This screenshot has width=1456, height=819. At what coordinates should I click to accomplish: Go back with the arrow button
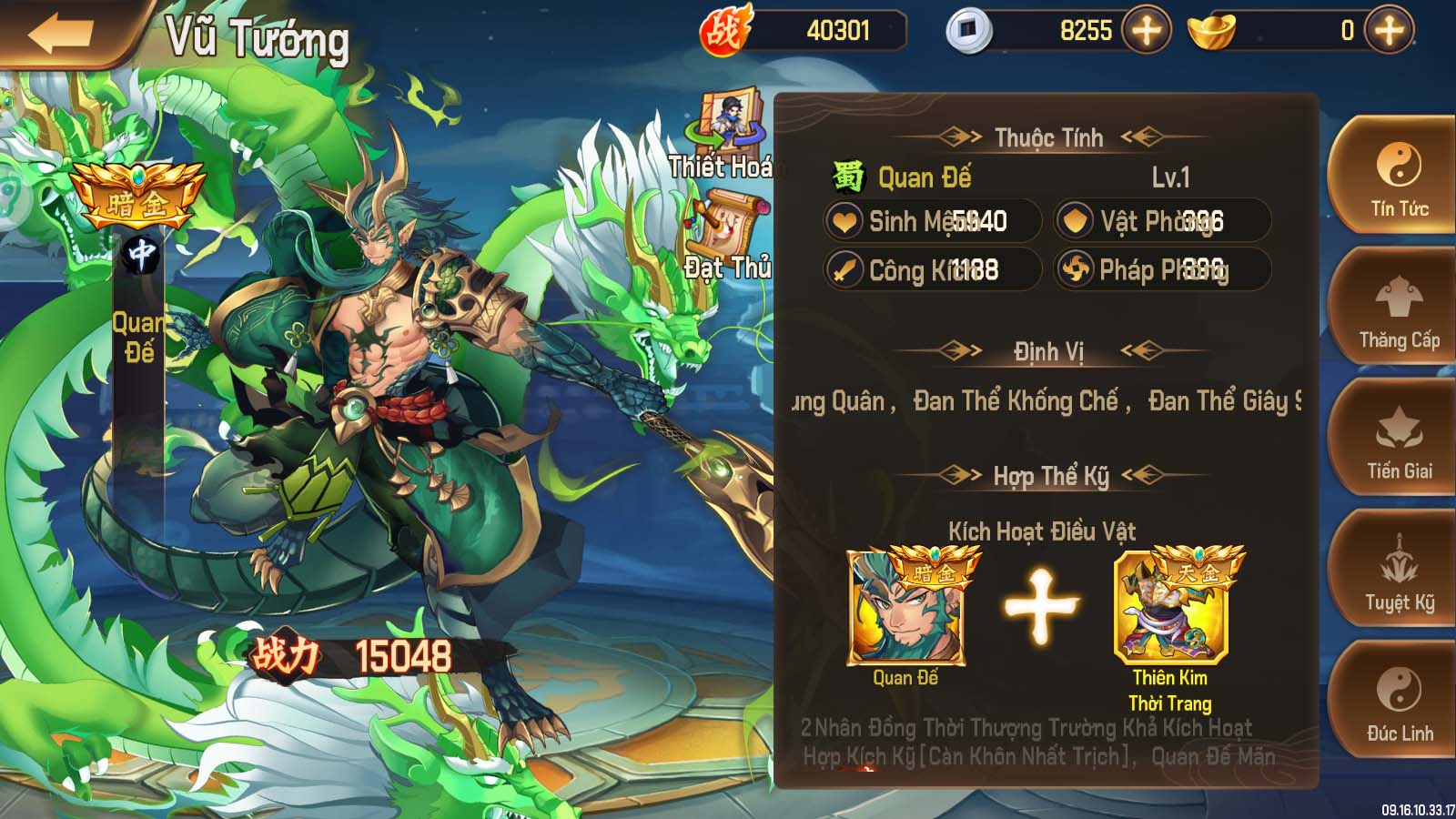pos(59,35)
